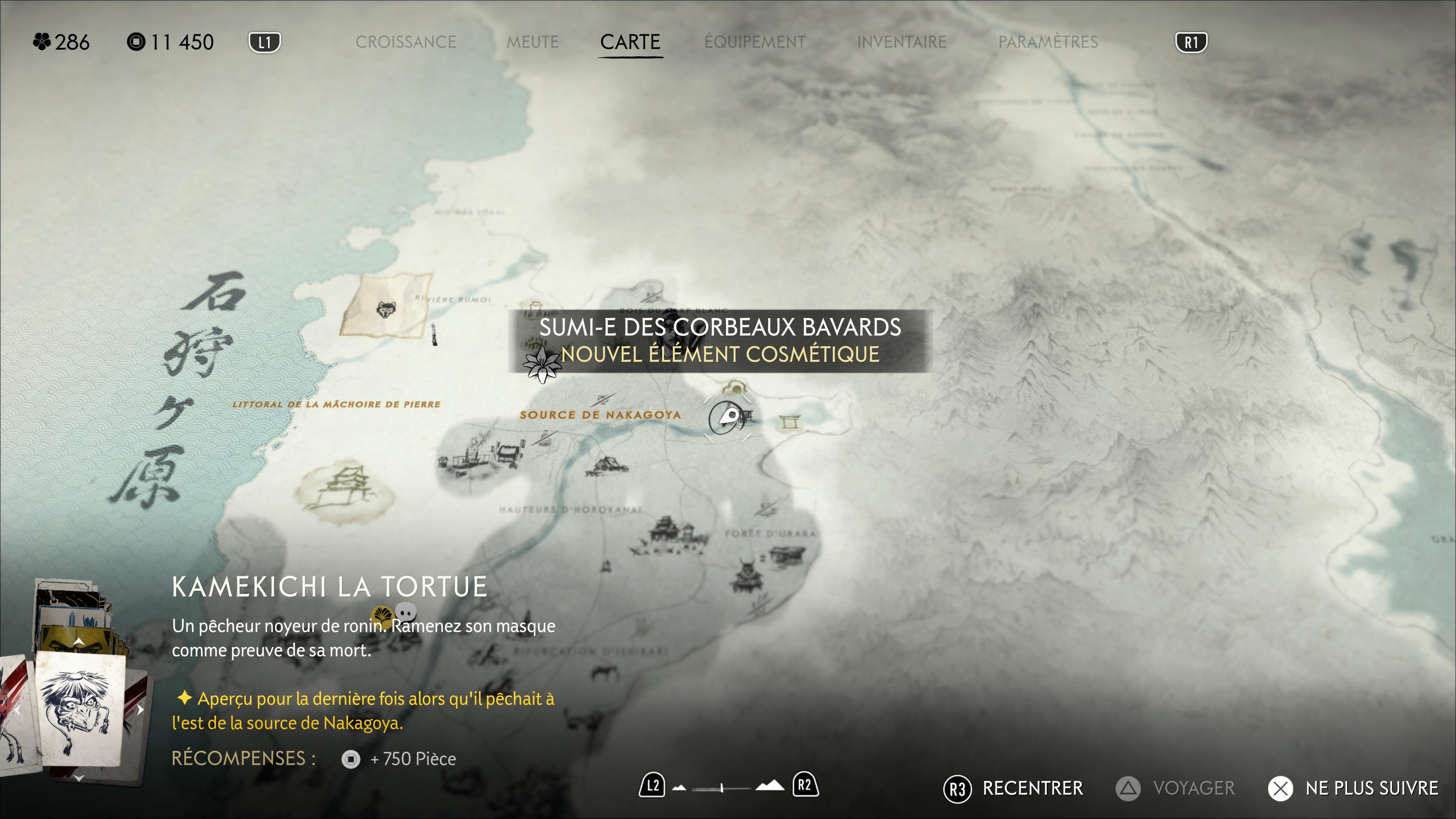Go to the Équipement tab
1456x819 pixels.
point(755,42)
